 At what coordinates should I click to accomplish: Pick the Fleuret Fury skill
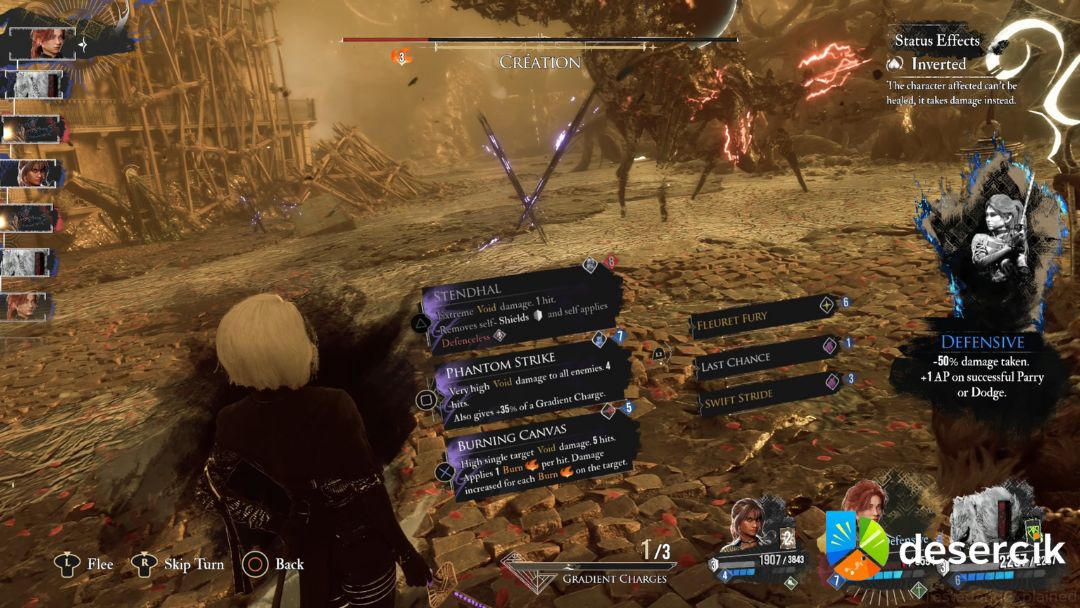pyautogui.click(x=762, y=318)
